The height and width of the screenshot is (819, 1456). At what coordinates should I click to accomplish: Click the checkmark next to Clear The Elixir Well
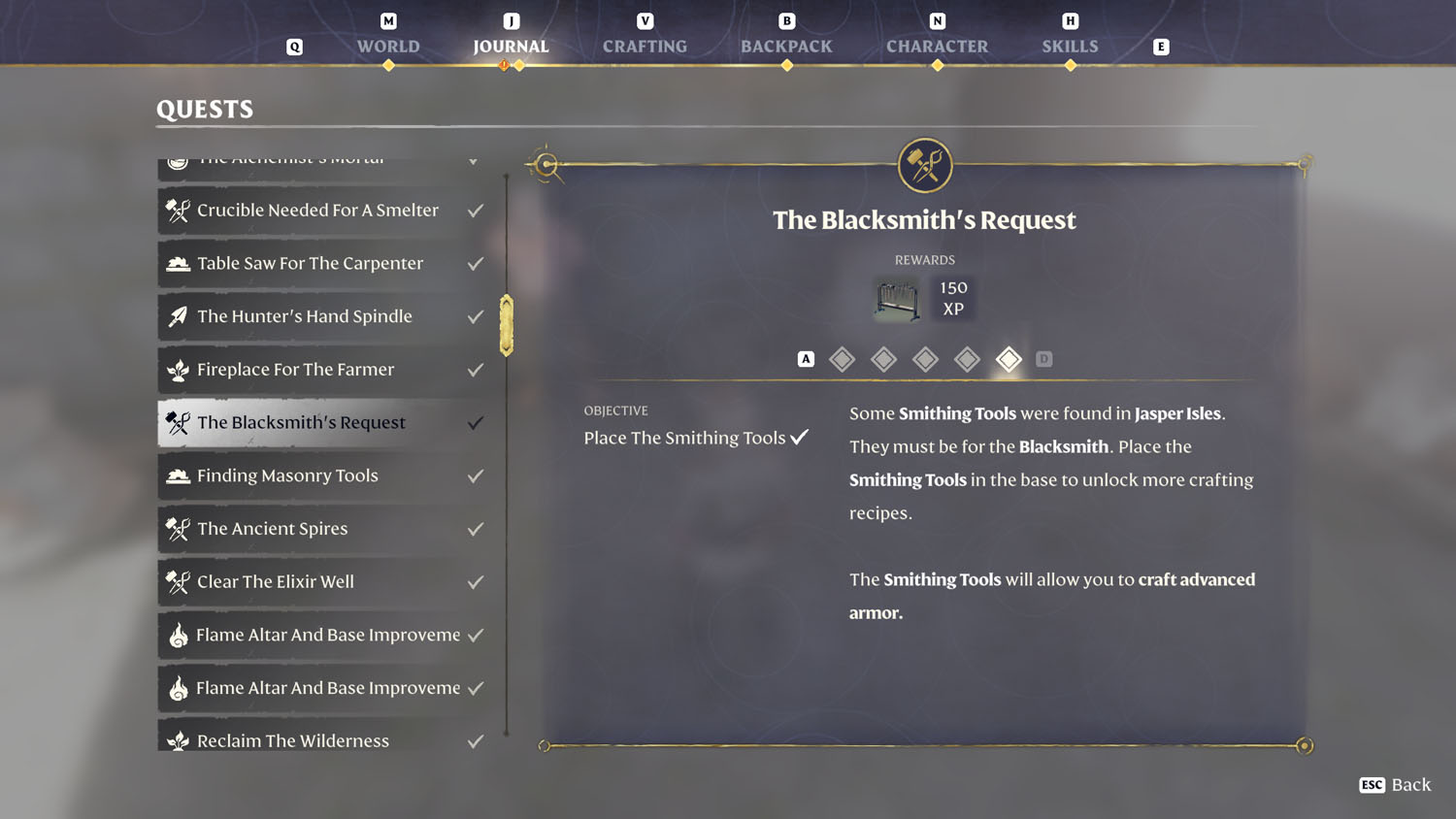click(x=475, y=581)
